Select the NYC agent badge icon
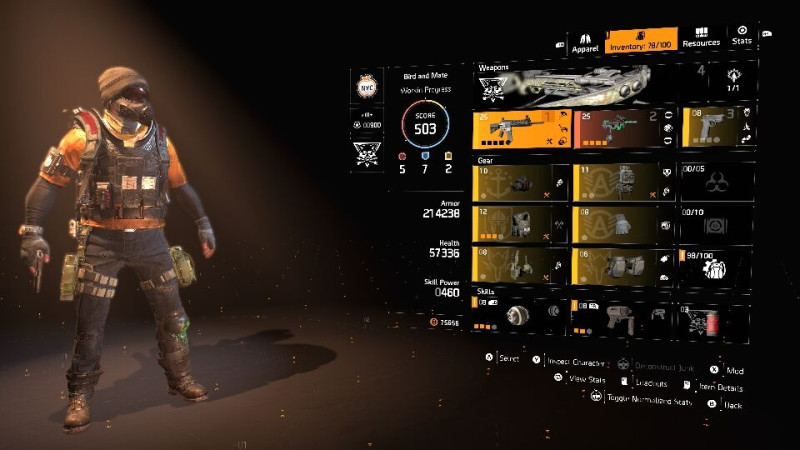 pyautogui.click(x=366, y=88)
